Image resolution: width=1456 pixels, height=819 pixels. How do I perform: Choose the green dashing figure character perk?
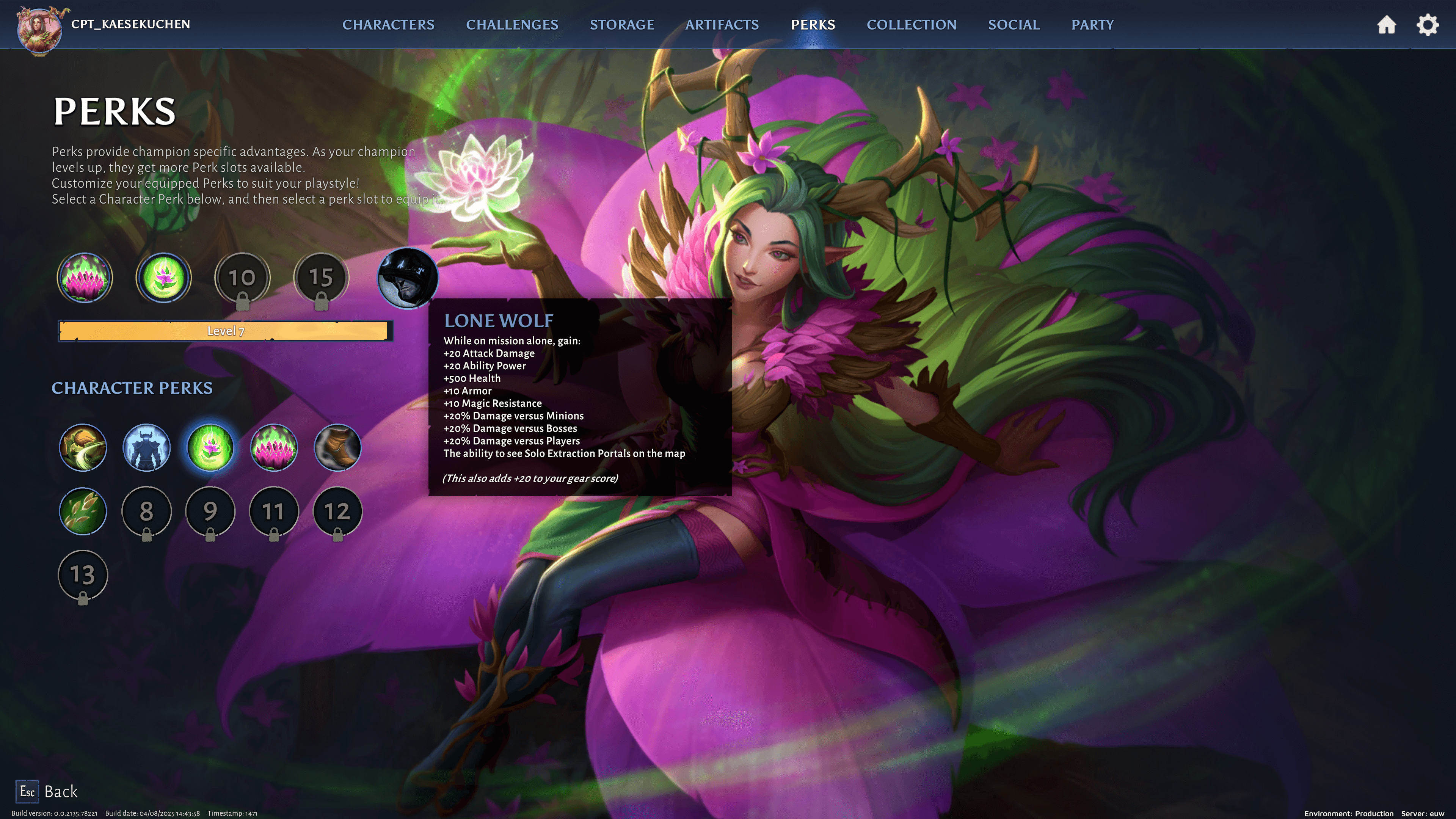click(x=83, y=448)
